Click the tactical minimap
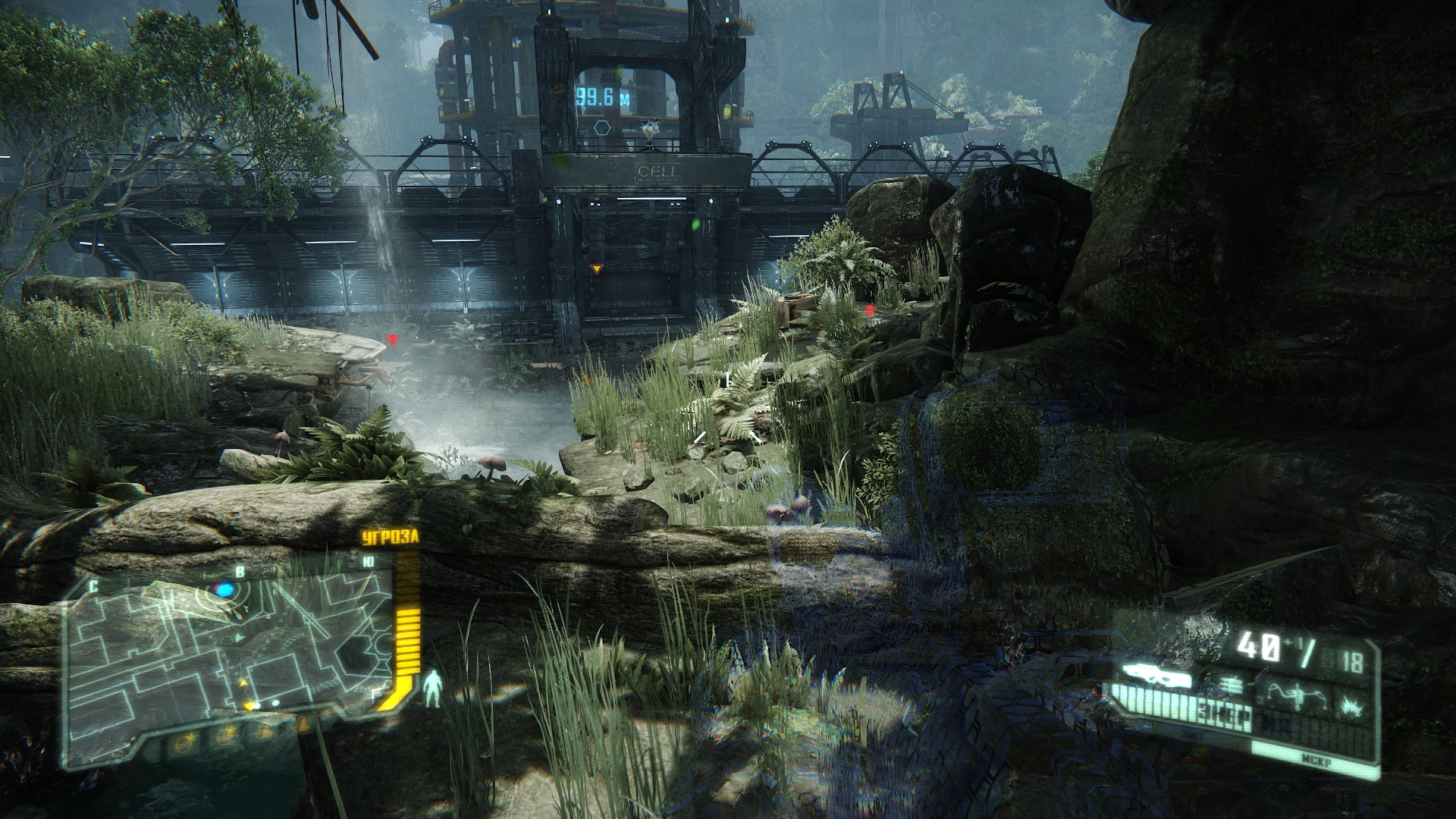The image size is (1456, 819). (x=227, y=652)
